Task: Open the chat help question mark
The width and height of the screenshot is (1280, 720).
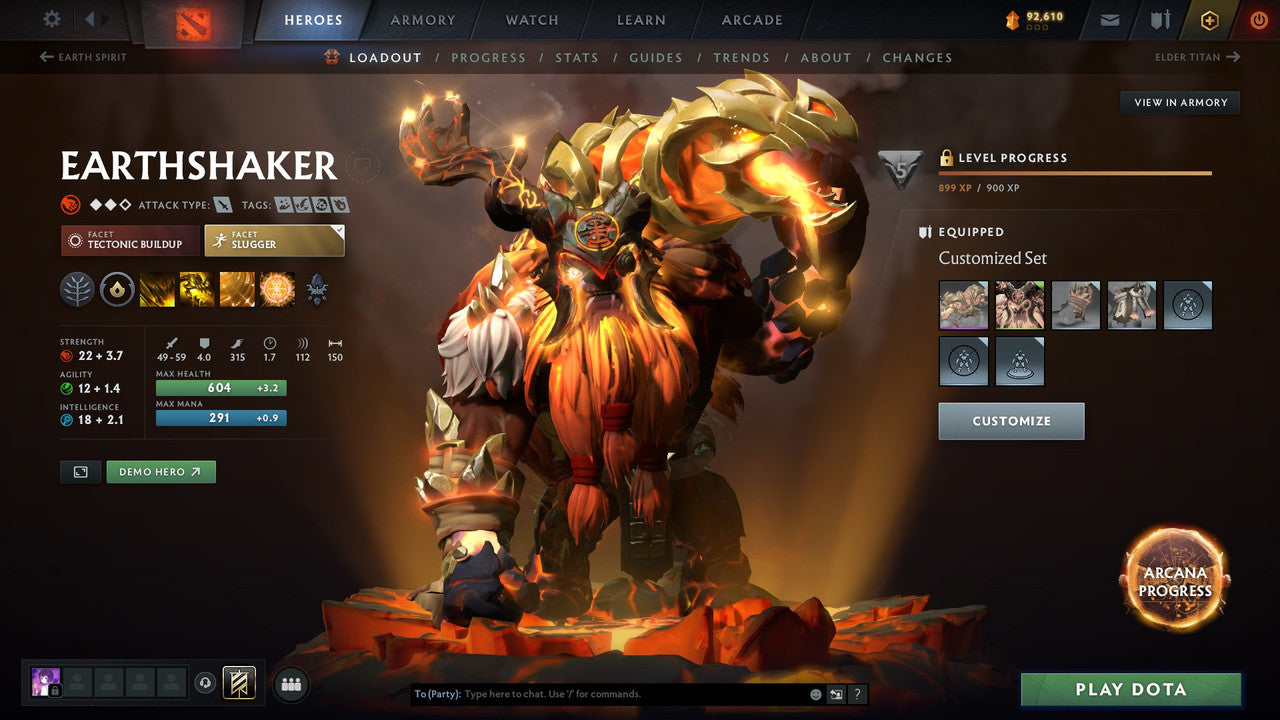Action: 857,693
